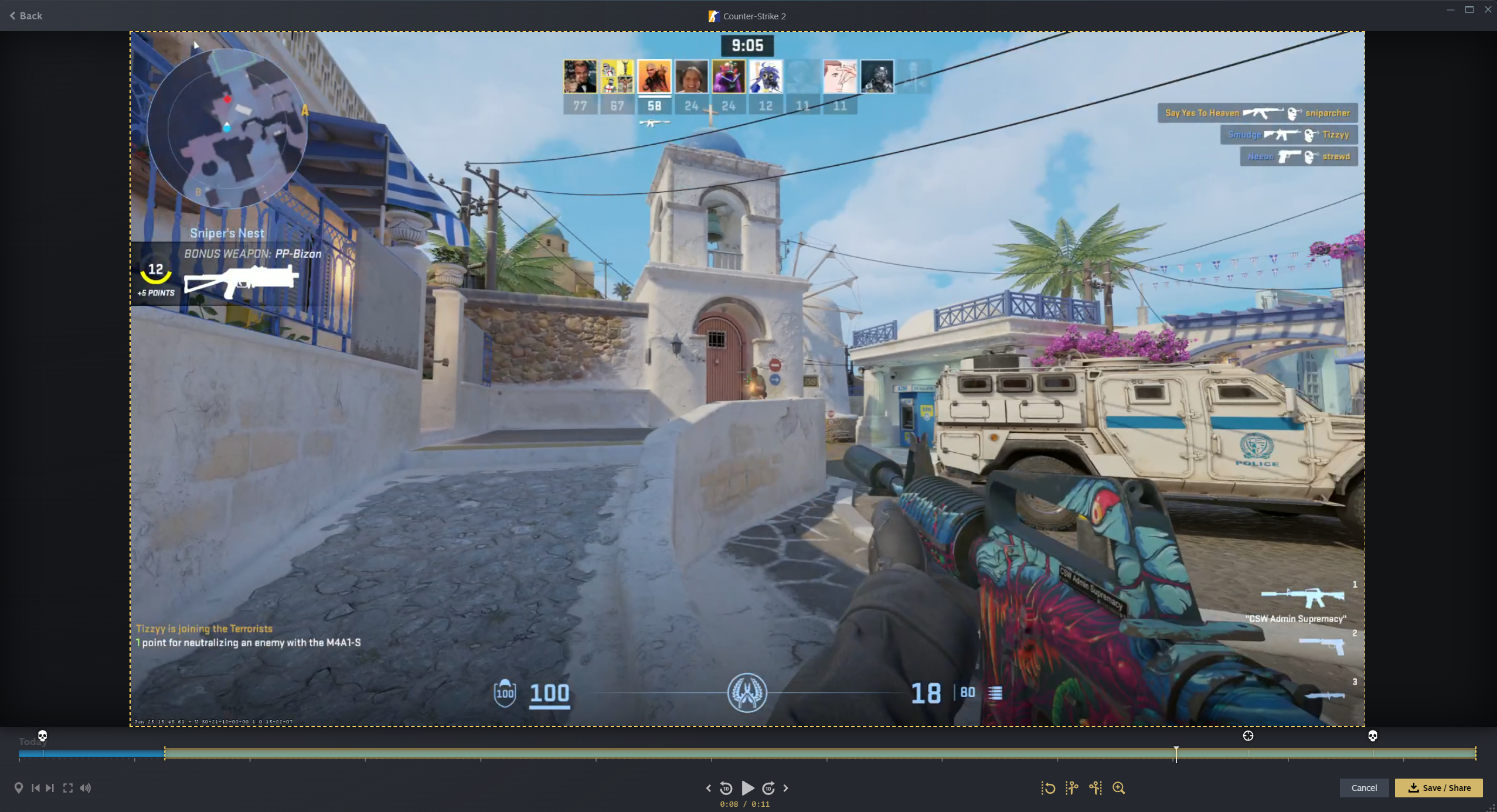Go Back to the recordings list

point(26,16)
